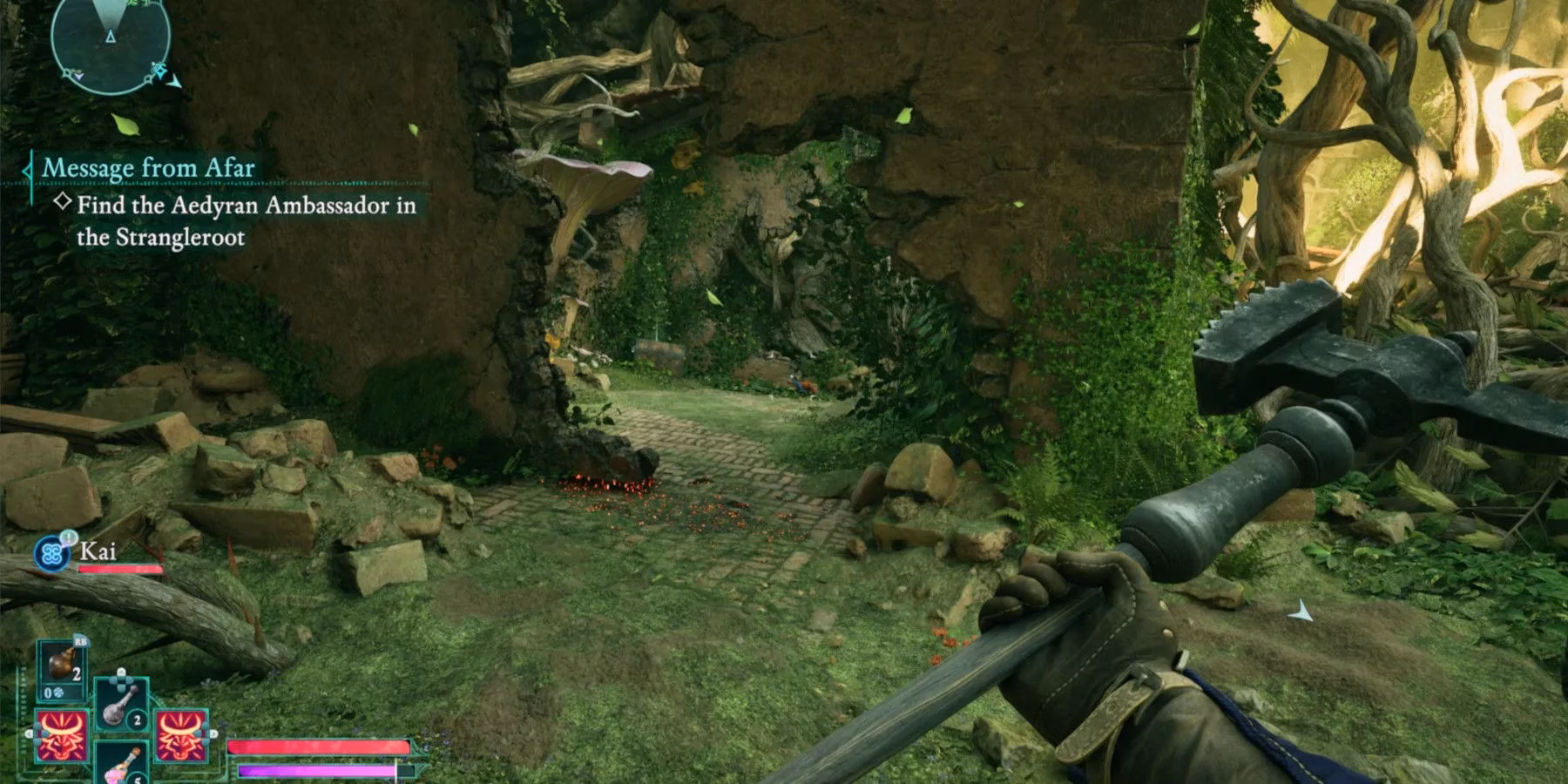Click the left arrow on the consumable selector

click(x=29, y=733)
